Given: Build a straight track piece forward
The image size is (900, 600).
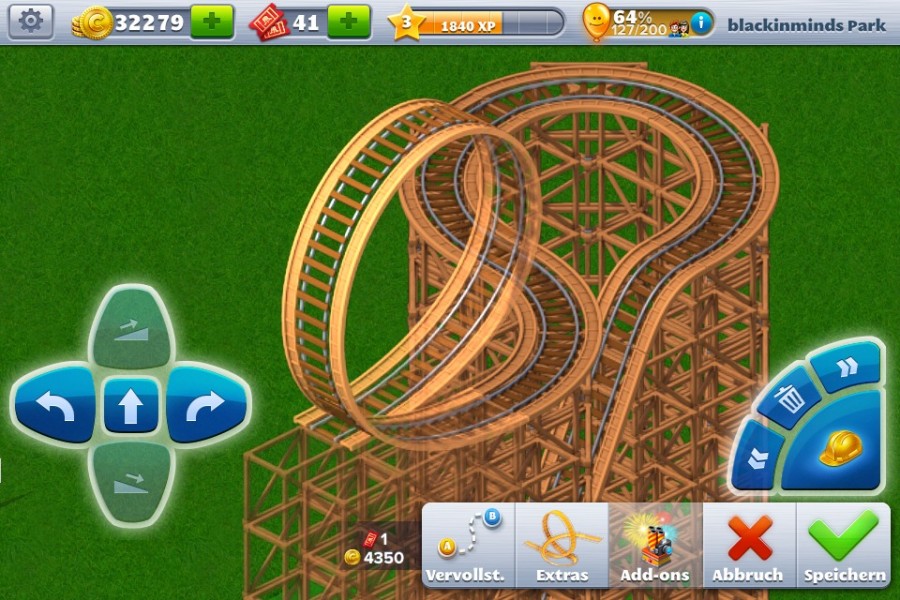Looking at the screenshot, I should [x=131, y=405].
